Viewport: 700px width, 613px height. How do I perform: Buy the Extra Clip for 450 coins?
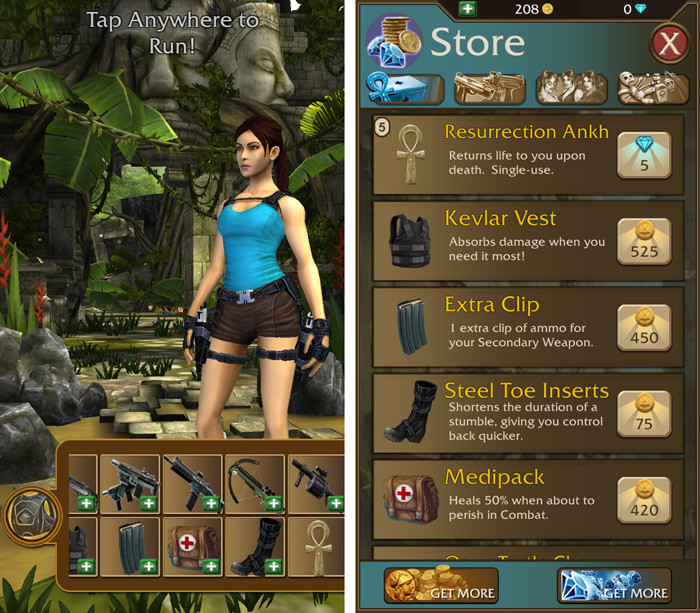(x=643, y=327)
